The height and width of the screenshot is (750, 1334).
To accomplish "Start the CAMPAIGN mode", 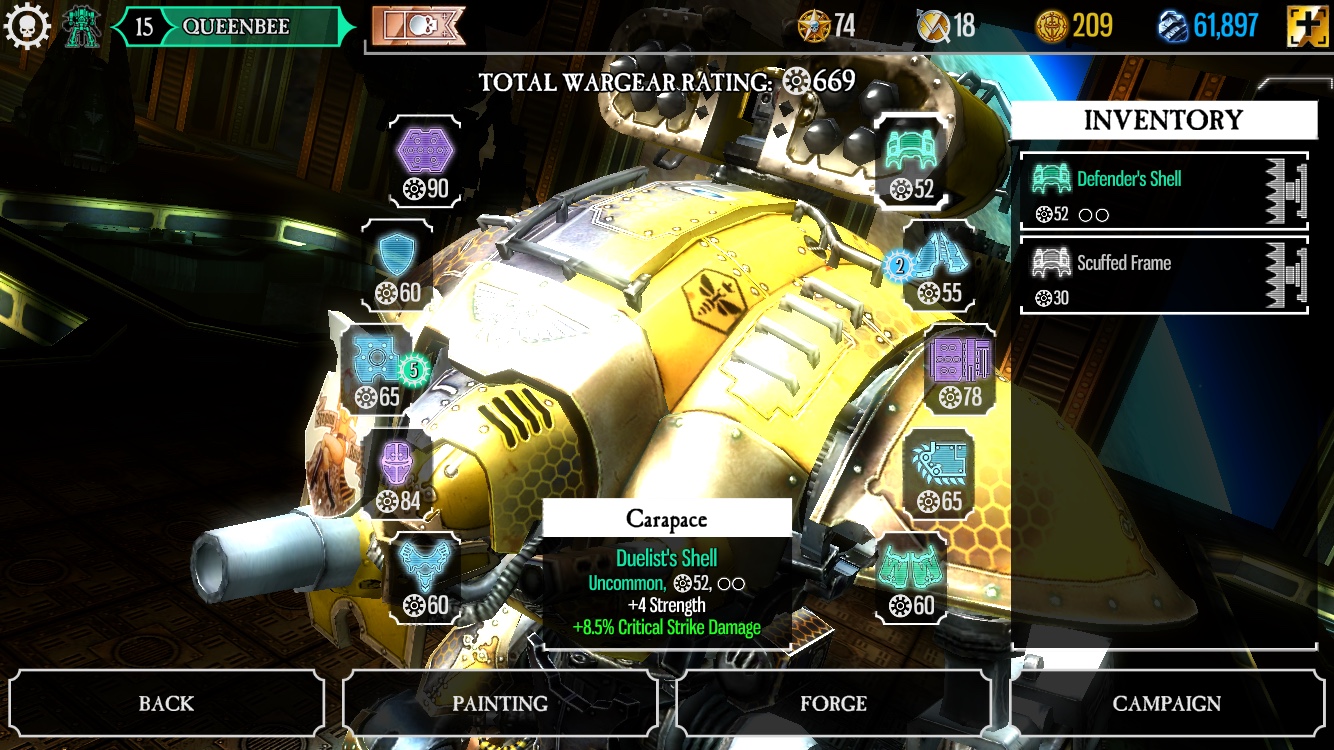I will point(1166,703).
